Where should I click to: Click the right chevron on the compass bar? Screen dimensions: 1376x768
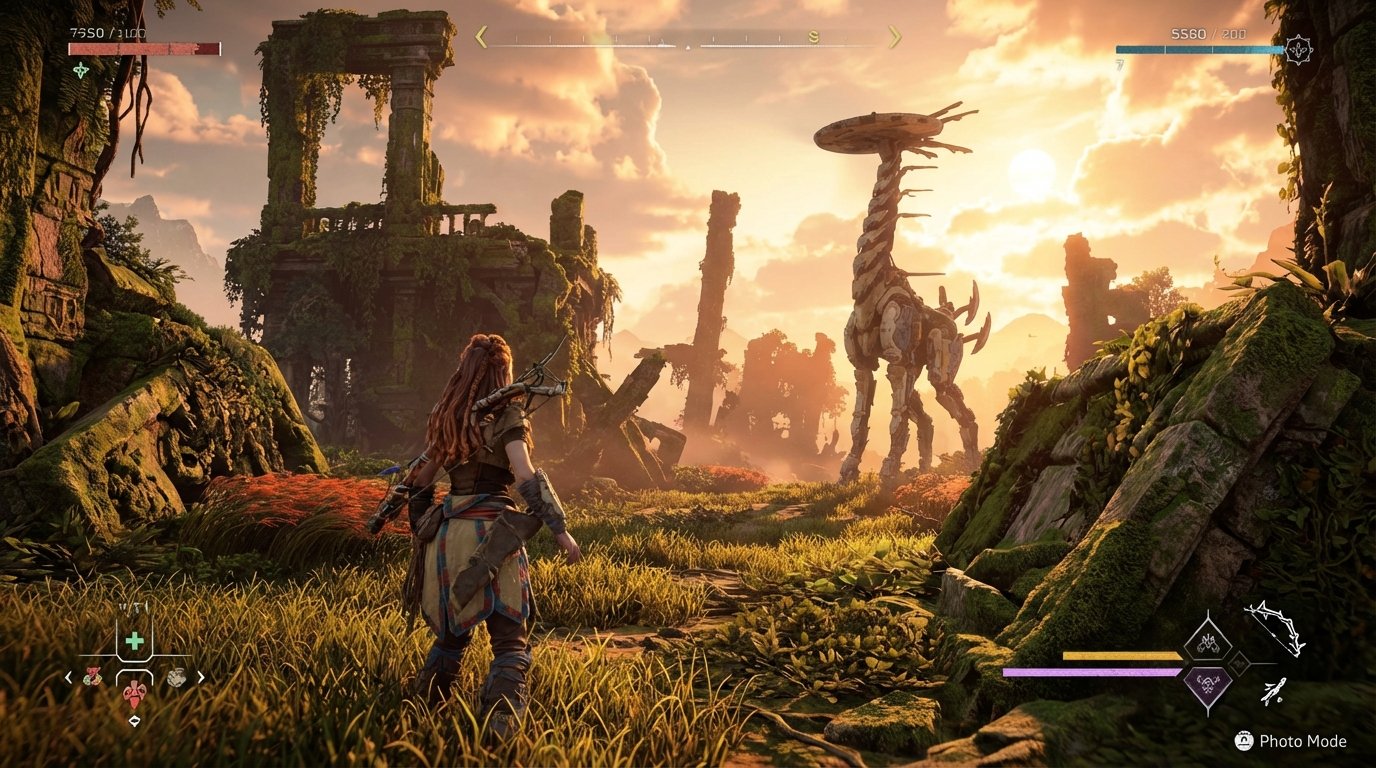click(x=895, y=37)
